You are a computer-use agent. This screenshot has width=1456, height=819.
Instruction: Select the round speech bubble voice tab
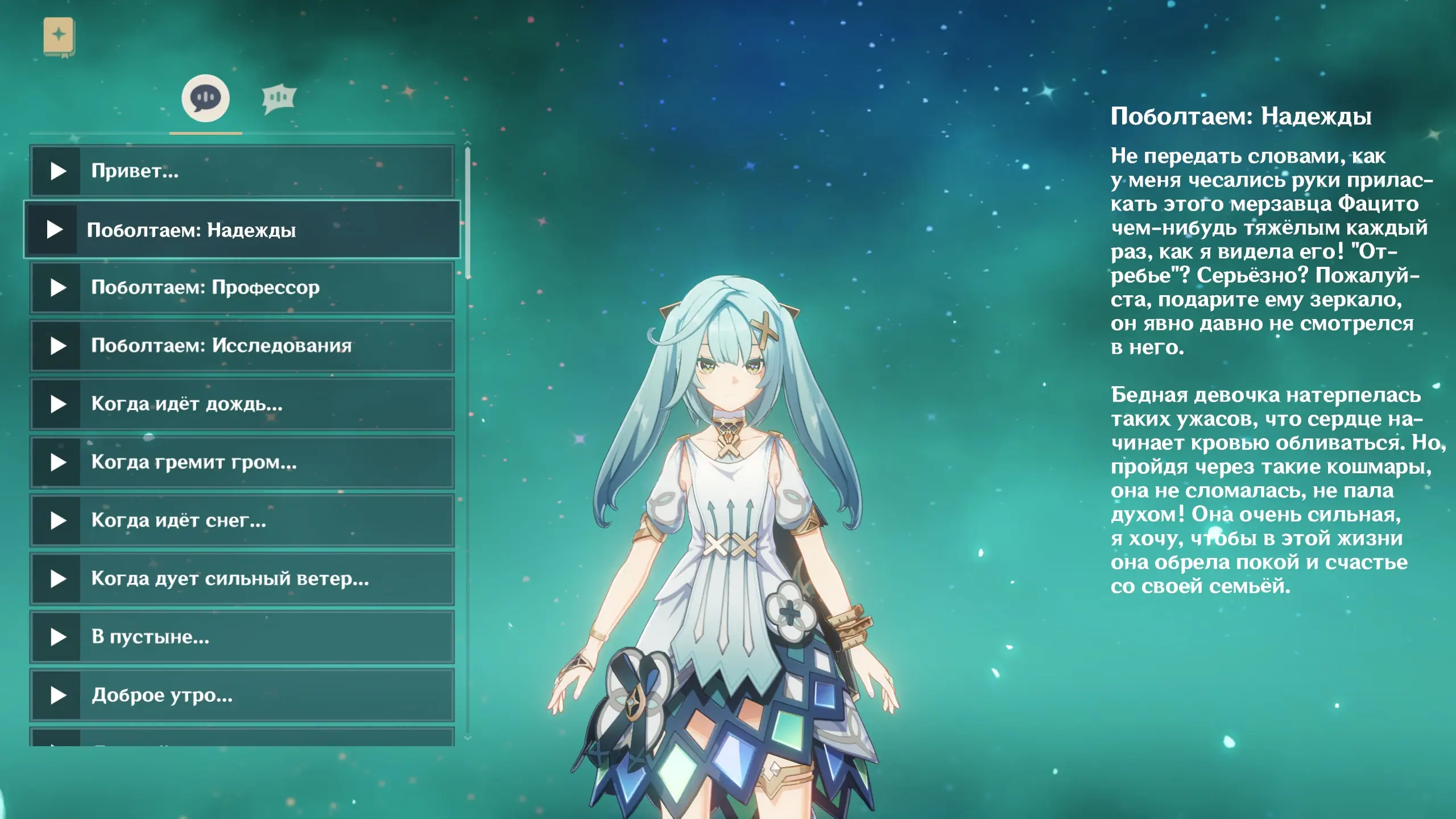205,98
